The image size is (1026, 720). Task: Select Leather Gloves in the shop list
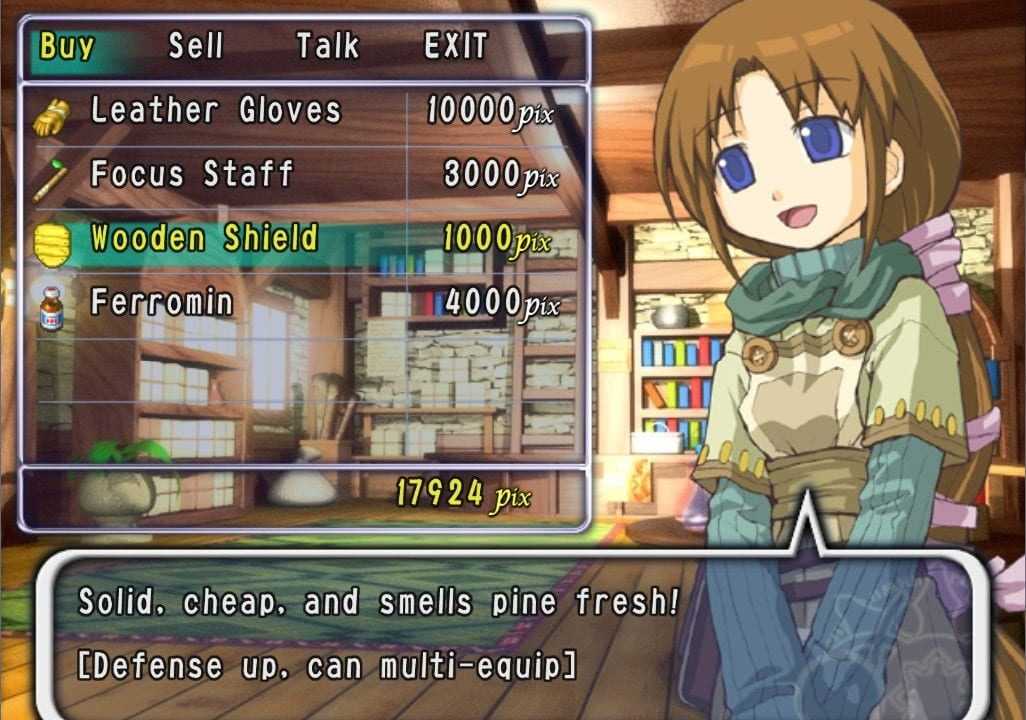coord(216,111)
